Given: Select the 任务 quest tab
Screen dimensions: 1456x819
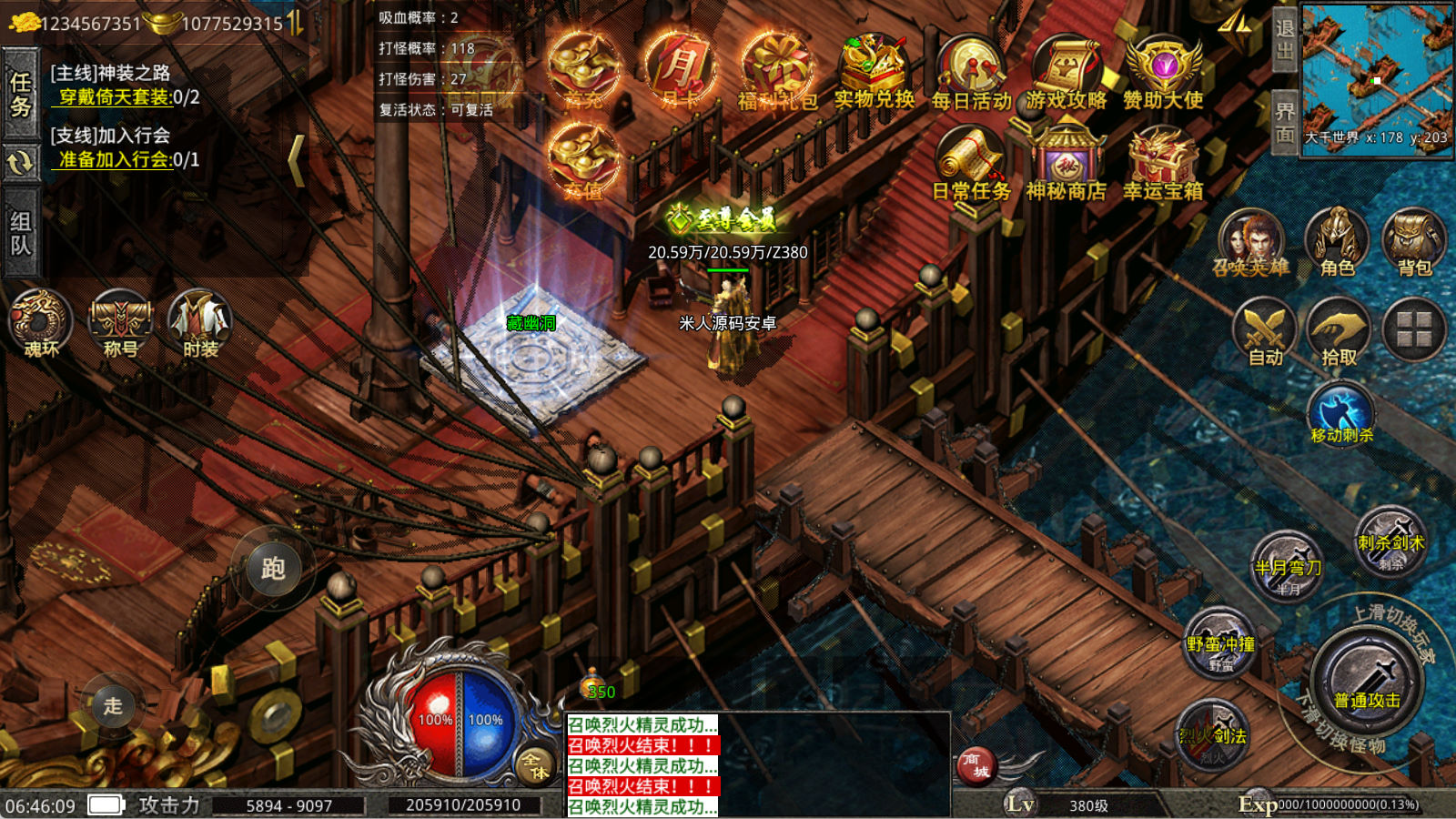Looking at the screenshot, I should click(20, 94).
